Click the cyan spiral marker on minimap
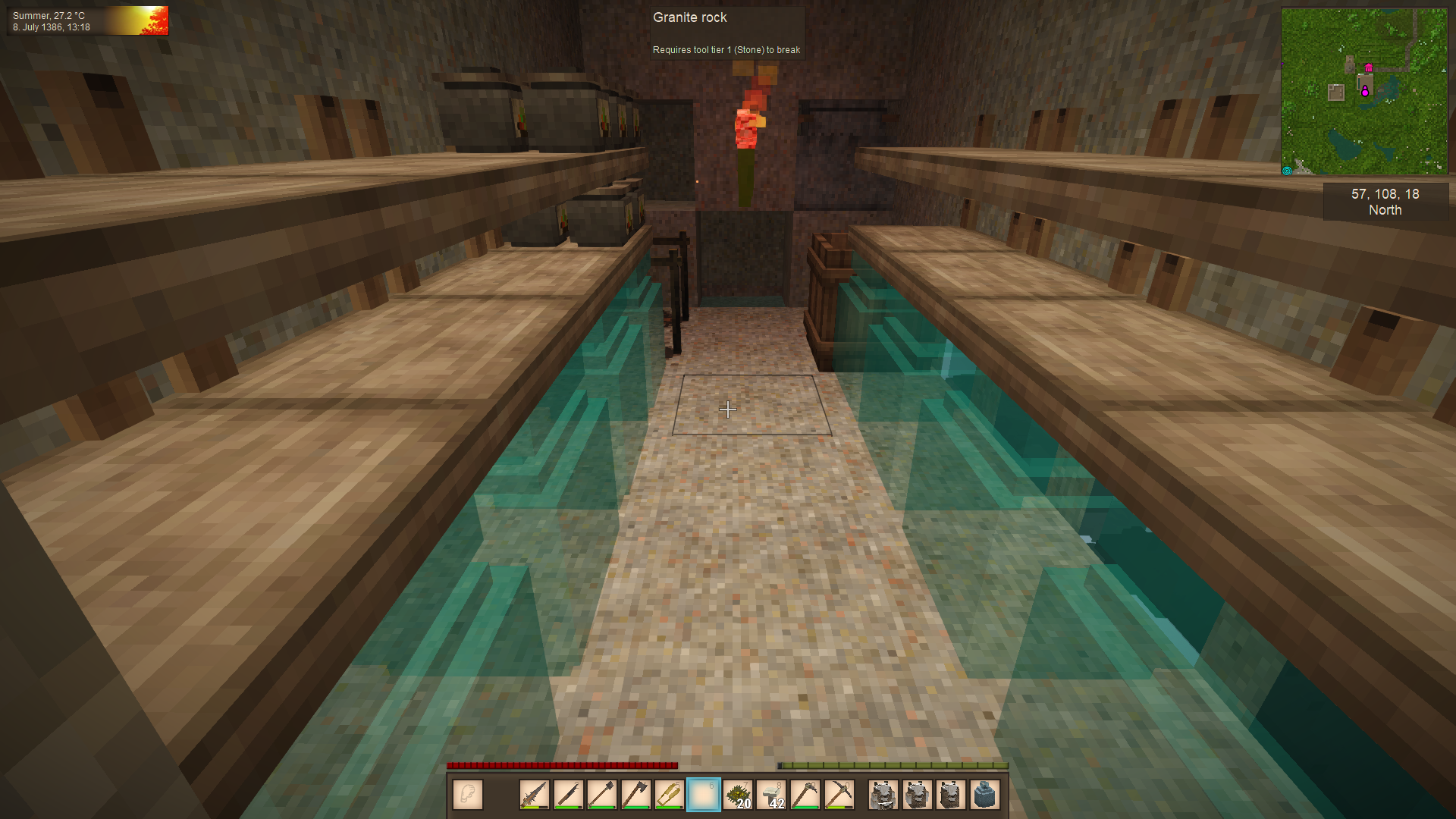 pyautogui.click(x=1287, y=171)
